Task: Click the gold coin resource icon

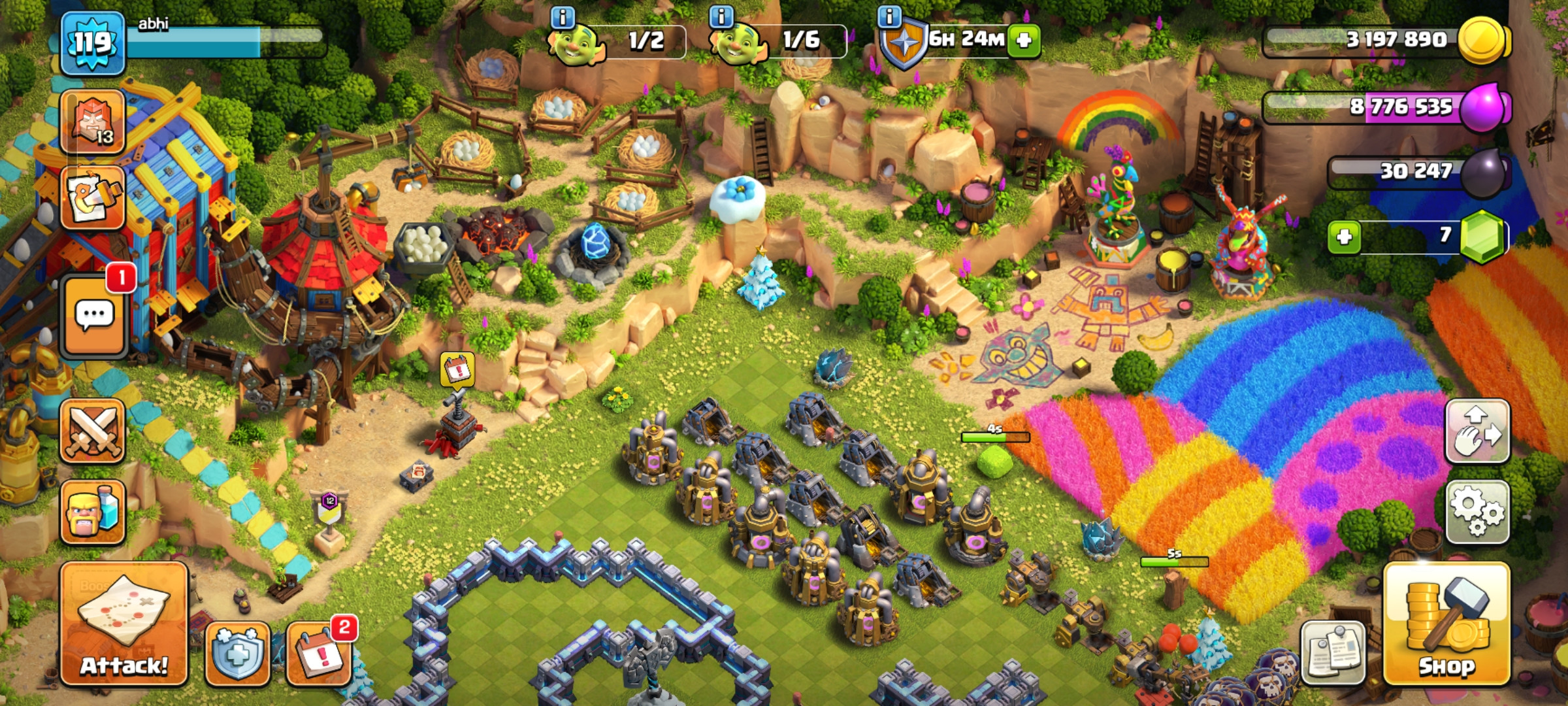Action: tap(1483, 41)
